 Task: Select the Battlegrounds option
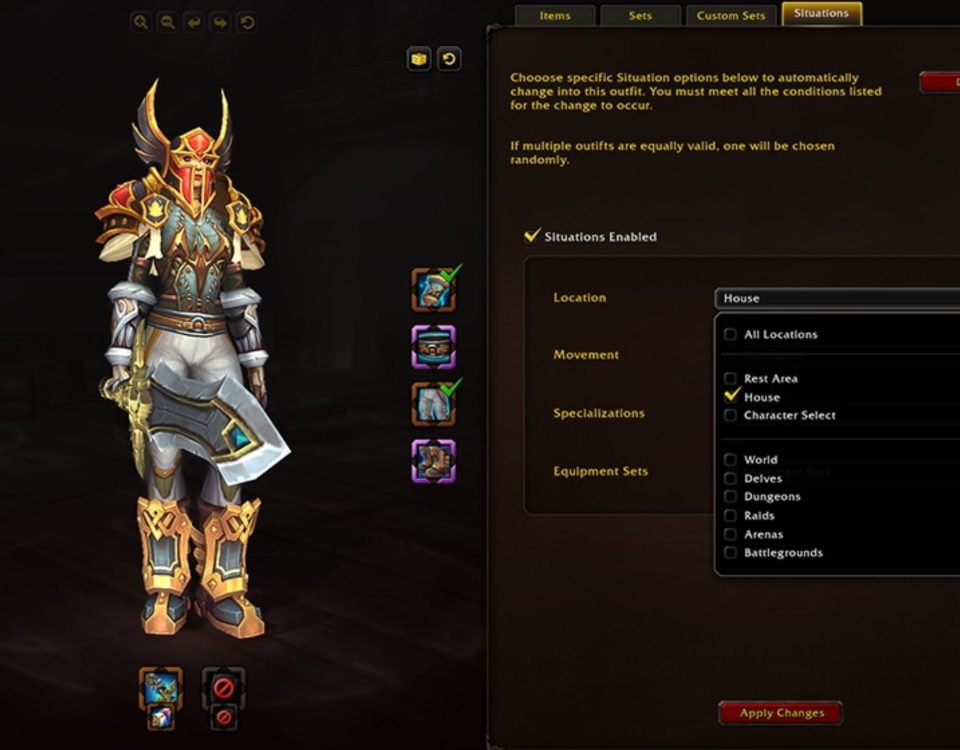(x=731, y=552)
